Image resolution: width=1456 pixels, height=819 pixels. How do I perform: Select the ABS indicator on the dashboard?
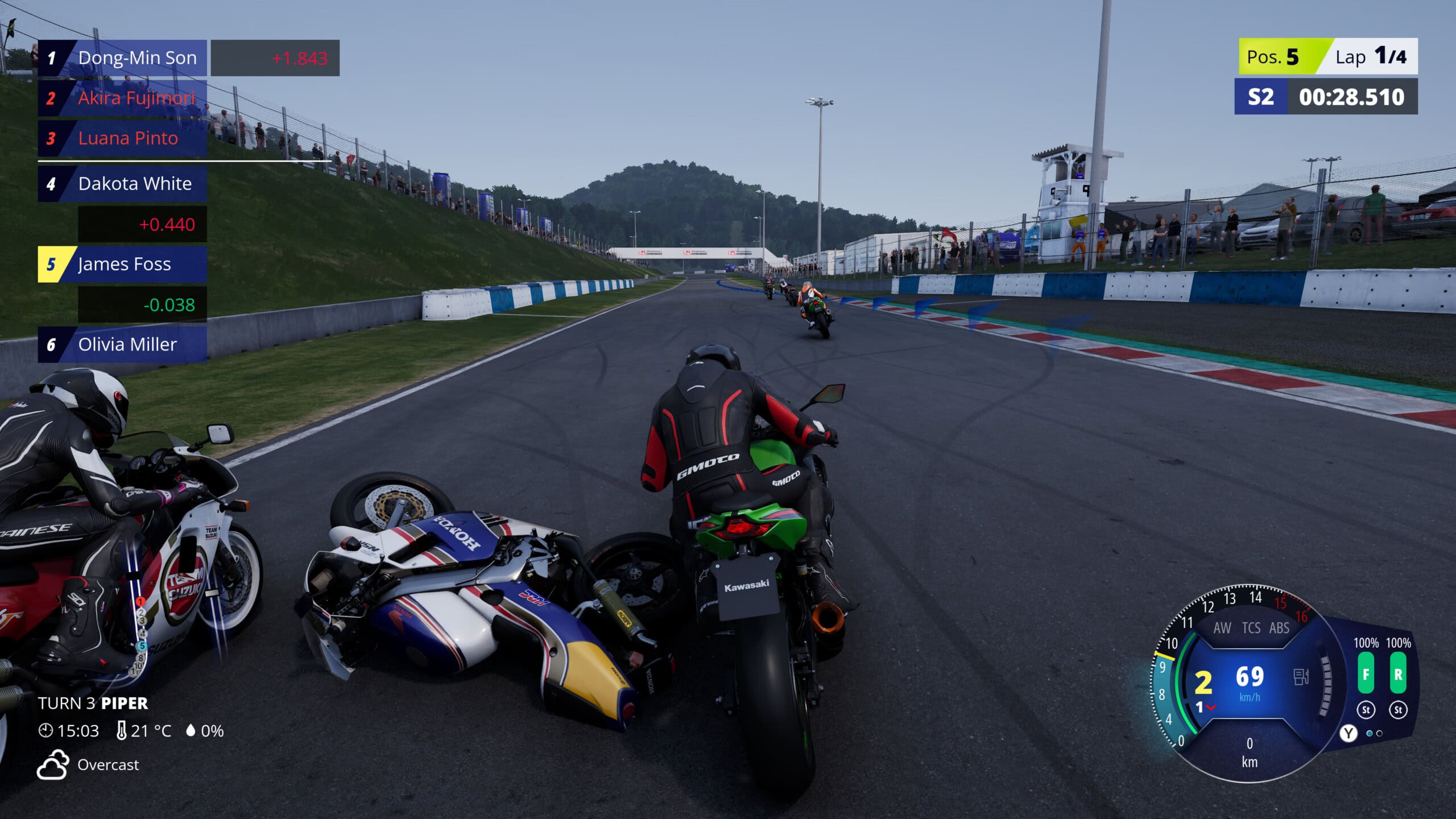coord(1279,628)
